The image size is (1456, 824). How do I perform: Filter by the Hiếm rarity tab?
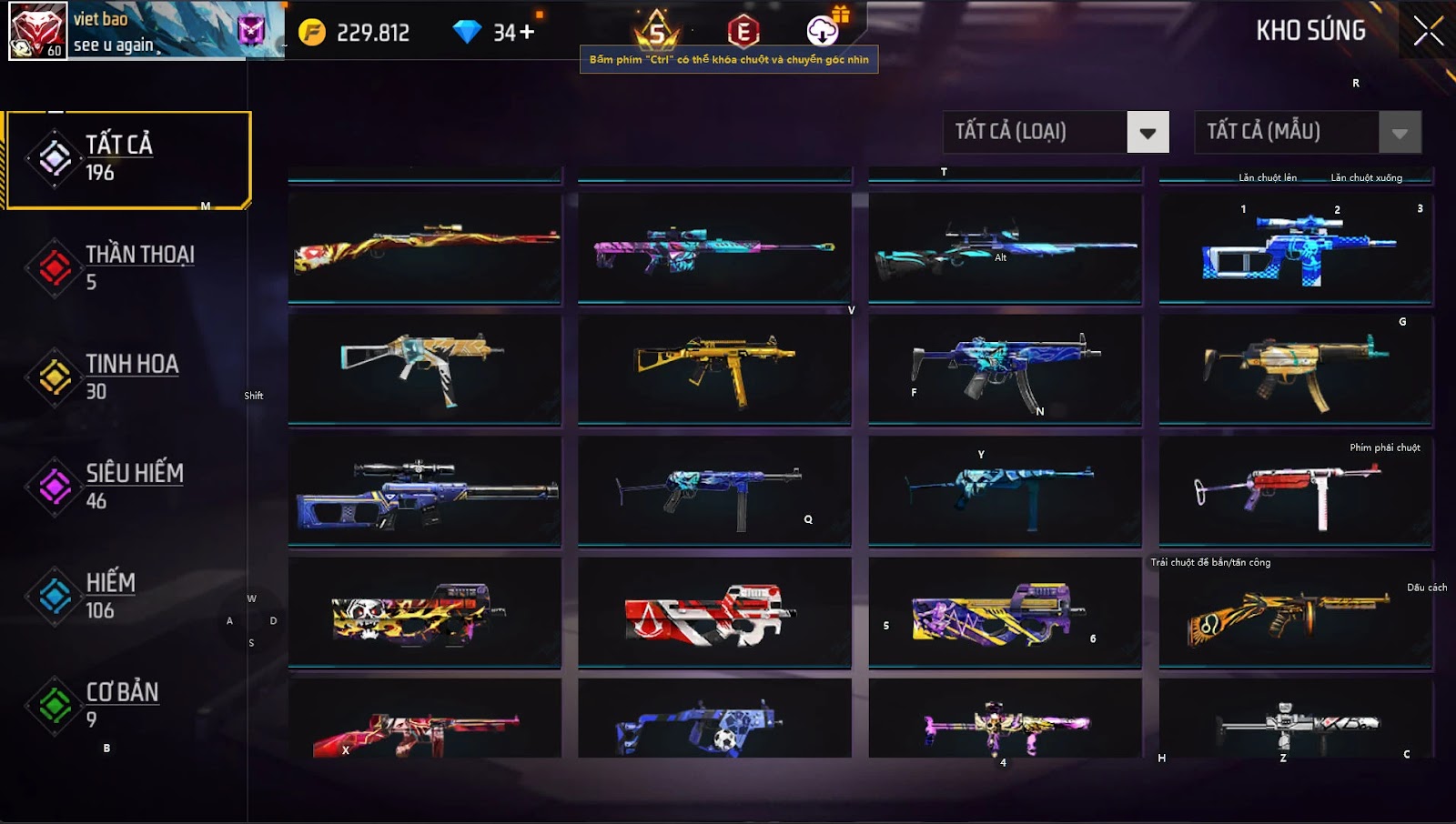pos(126,596)
